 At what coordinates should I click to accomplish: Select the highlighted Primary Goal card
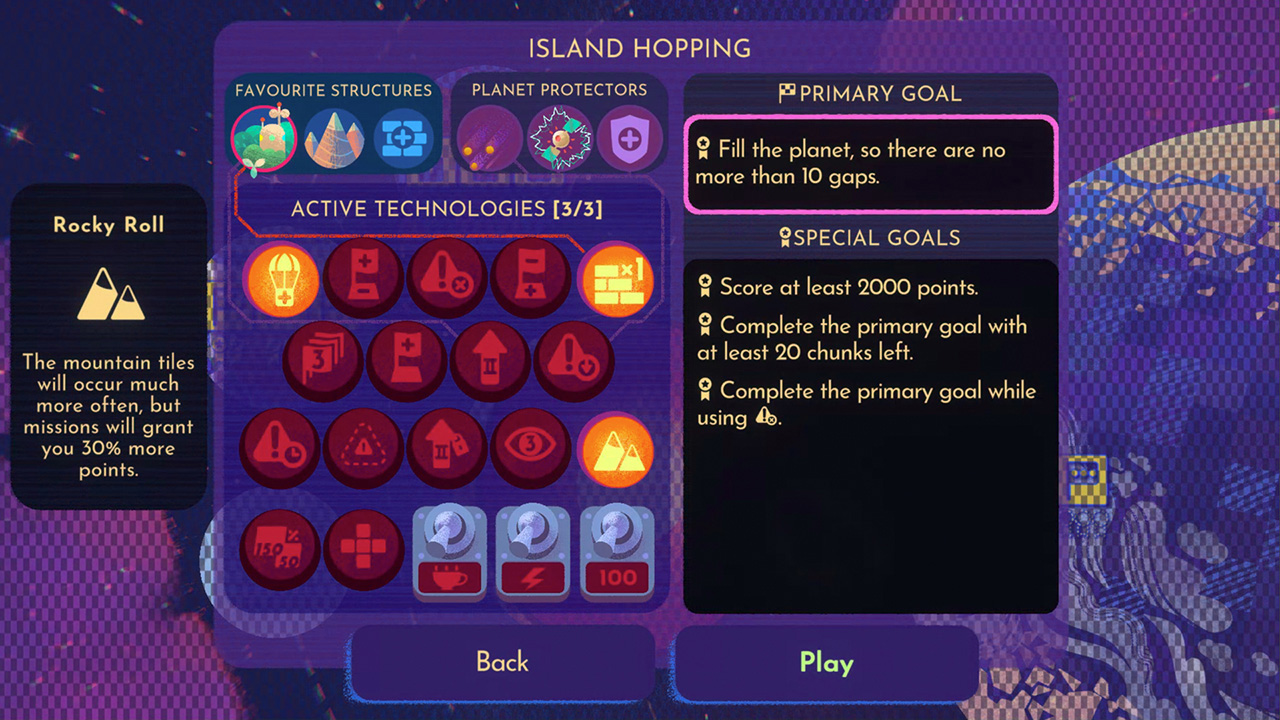869,163
